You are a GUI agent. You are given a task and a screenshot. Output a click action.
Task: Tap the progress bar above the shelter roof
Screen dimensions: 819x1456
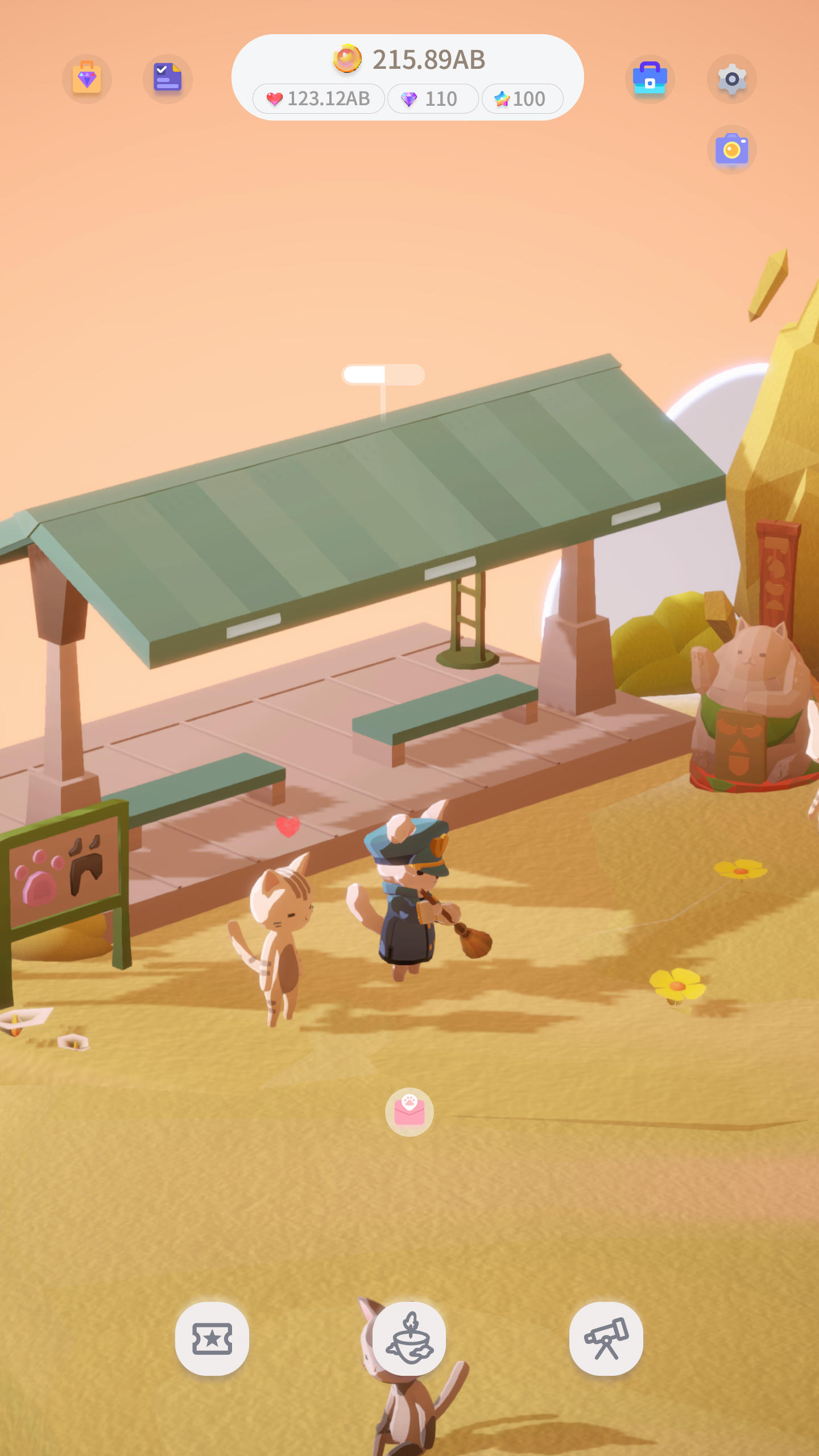pos(383,374)
